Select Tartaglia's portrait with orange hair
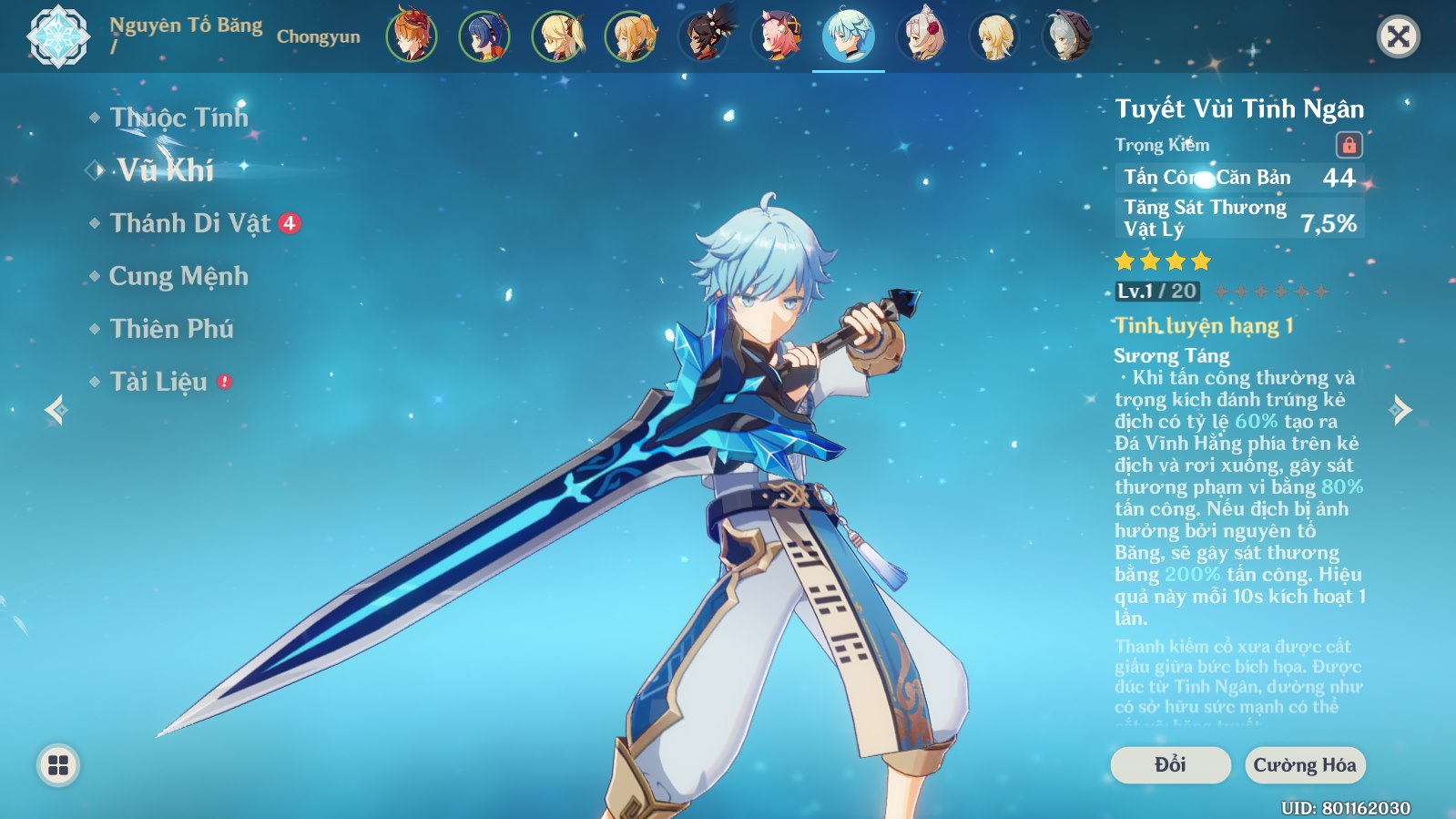 pos(412,37)
